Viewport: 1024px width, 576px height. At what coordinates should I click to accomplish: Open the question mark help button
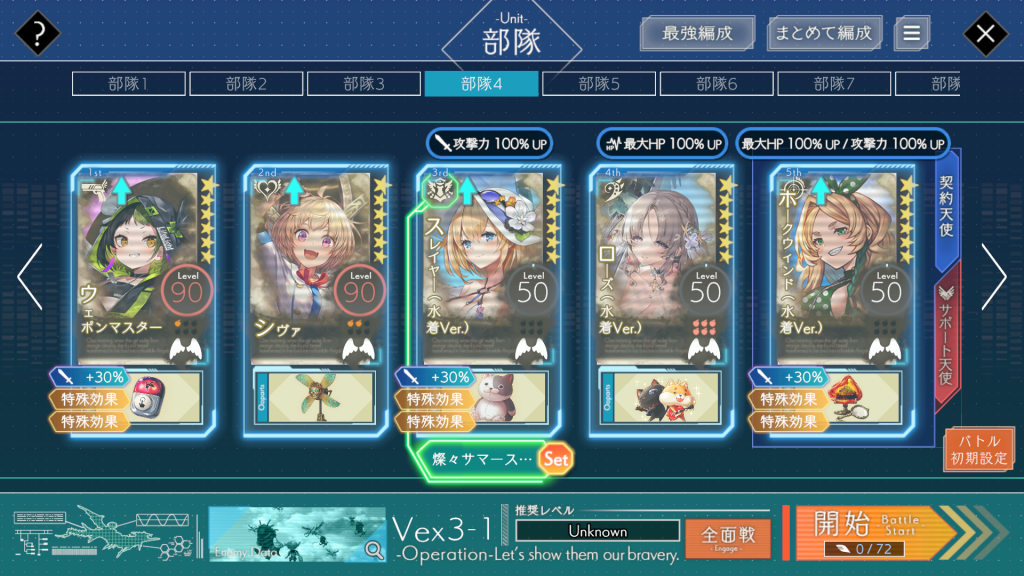(38, 35)
